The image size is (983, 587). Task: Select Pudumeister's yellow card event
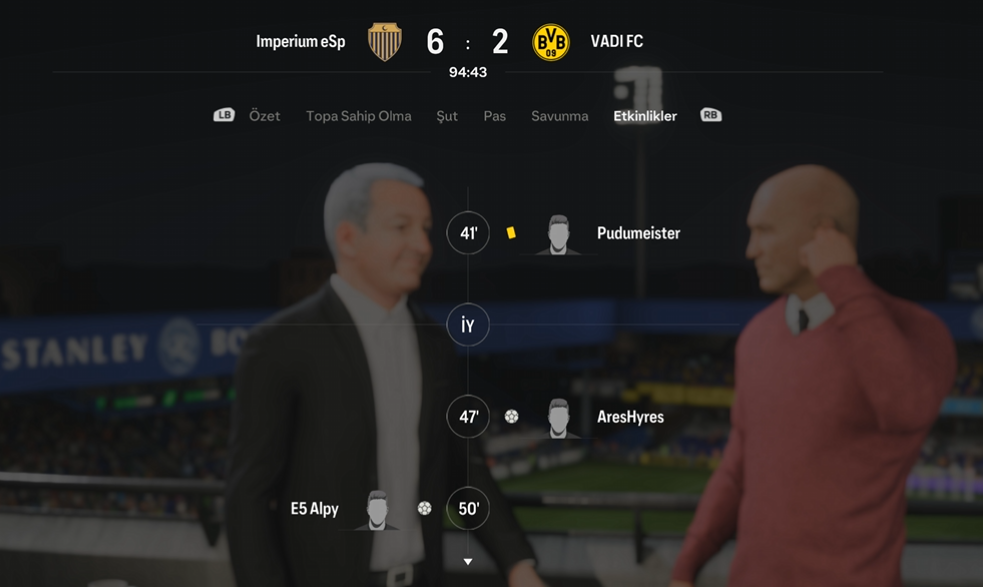[638, 233]
